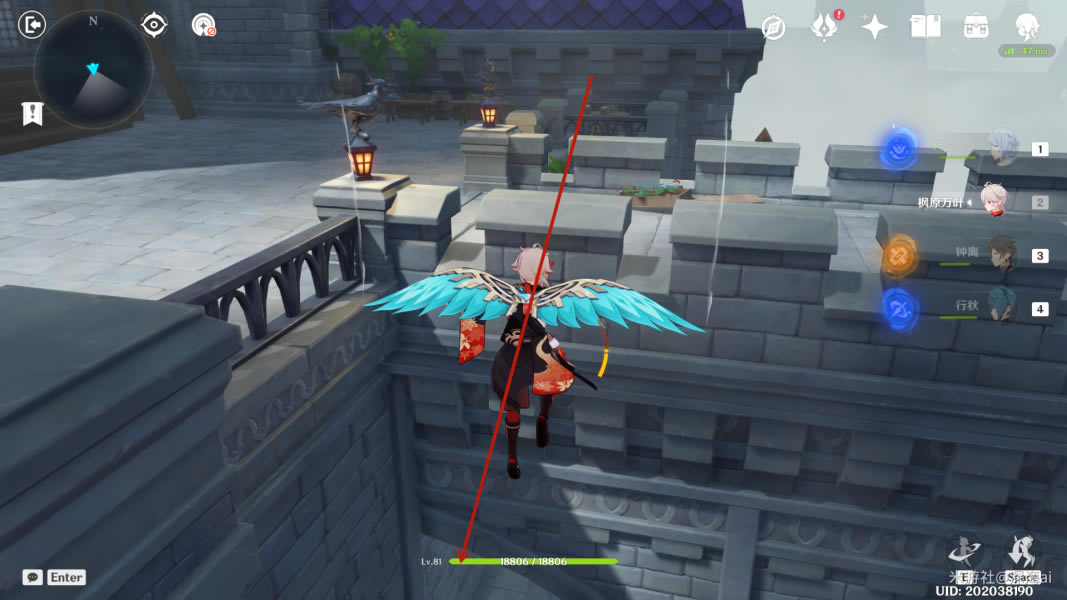The image size is (1067, 600).
Task: Open the circular minimap
Action: 92,69
